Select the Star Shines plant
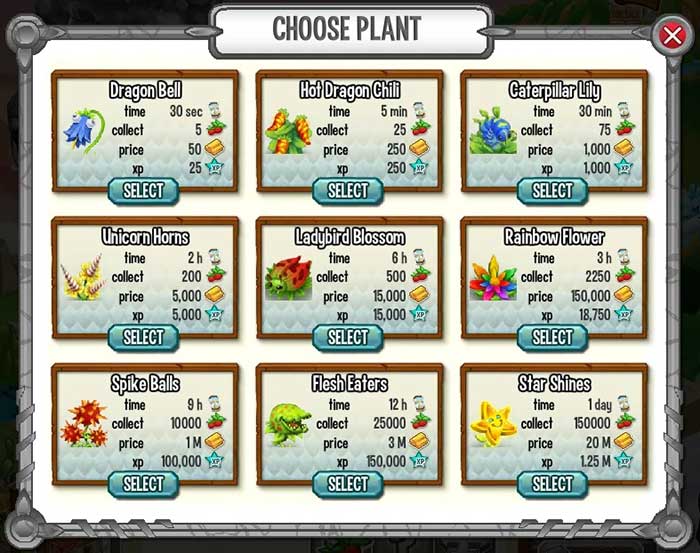700x553 pixels. pyautogui.click(x=552, y=484)
